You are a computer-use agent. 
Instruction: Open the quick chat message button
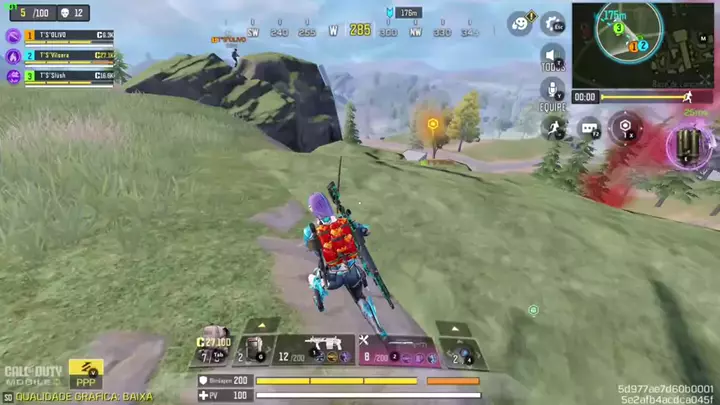click(x=589, y=128)
